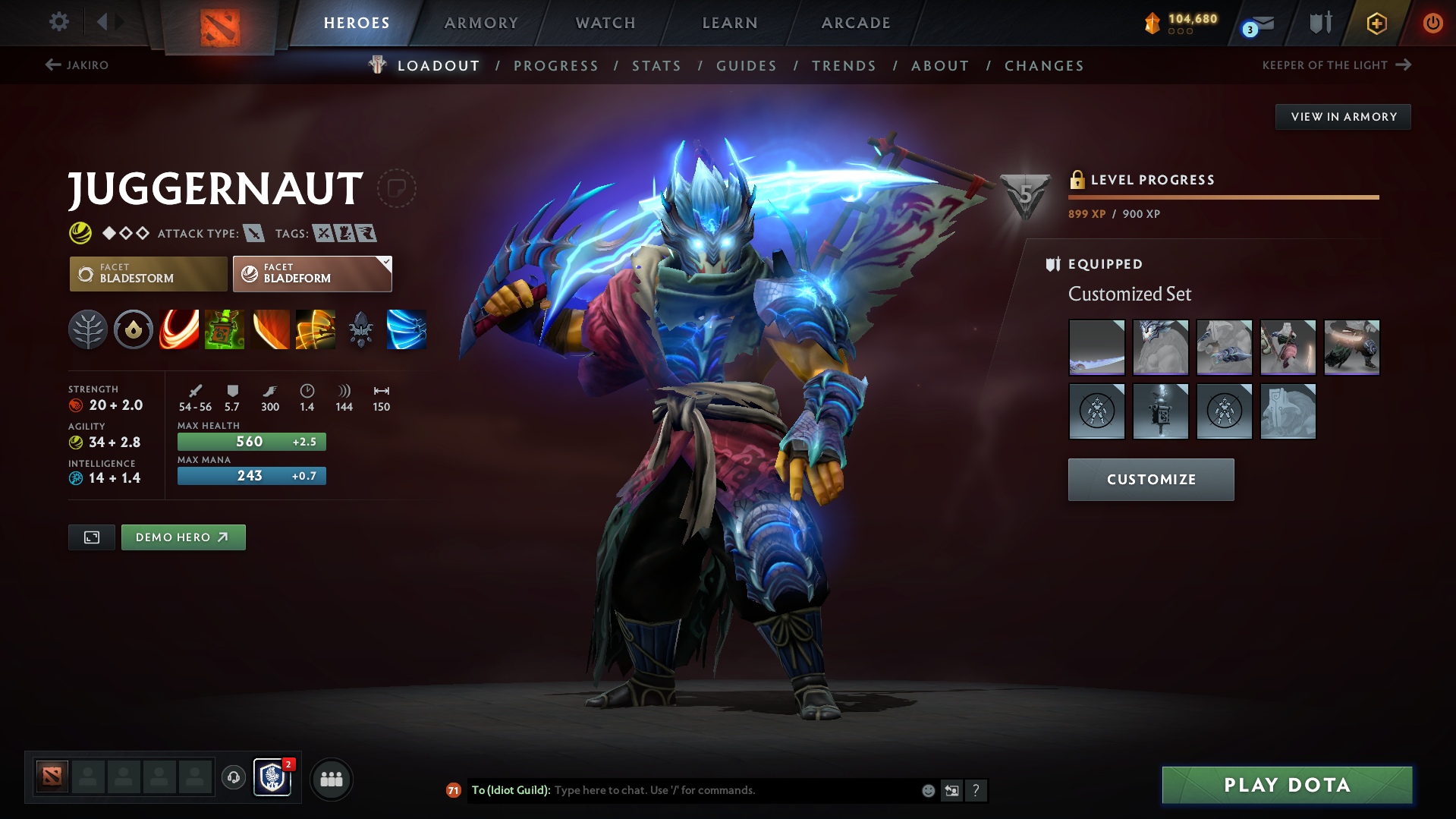
Task: Switch to the Stats tab
Action: tap(656, 65)
